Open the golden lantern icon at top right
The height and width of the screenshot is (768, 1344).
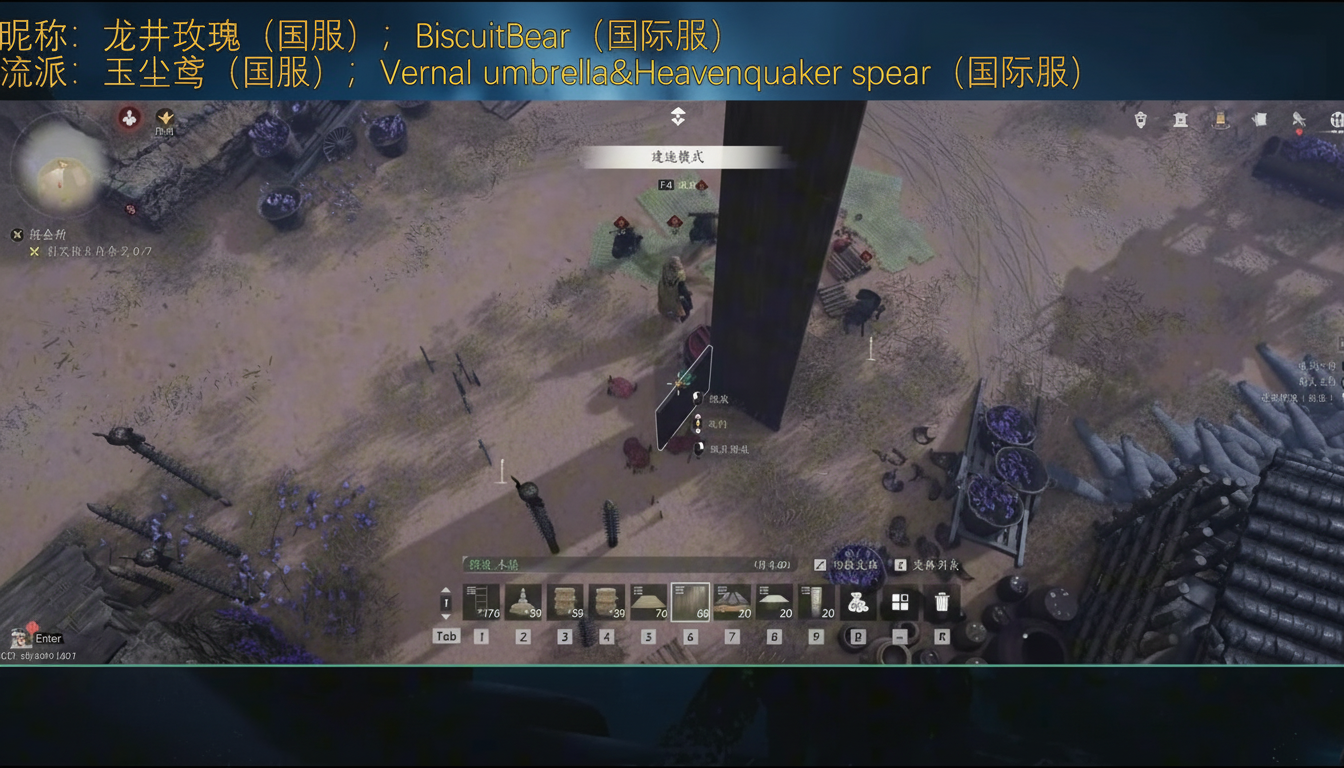pyautogui.click(x=1221, y=118)
